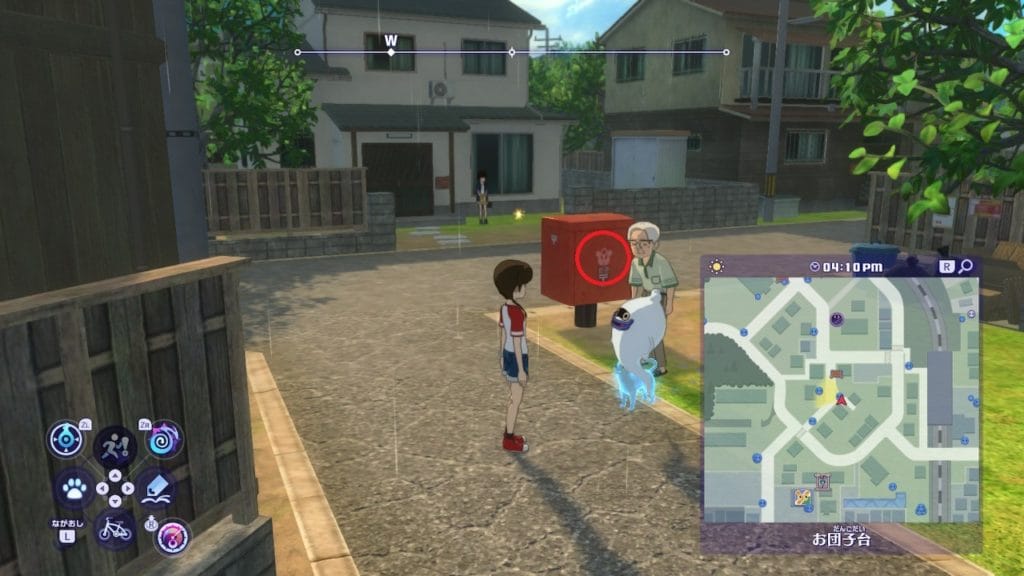Select the bicycle ride icon
The height and width of the screenshot is (576, 1024).
pyautogui.click(x=115, y=527)
